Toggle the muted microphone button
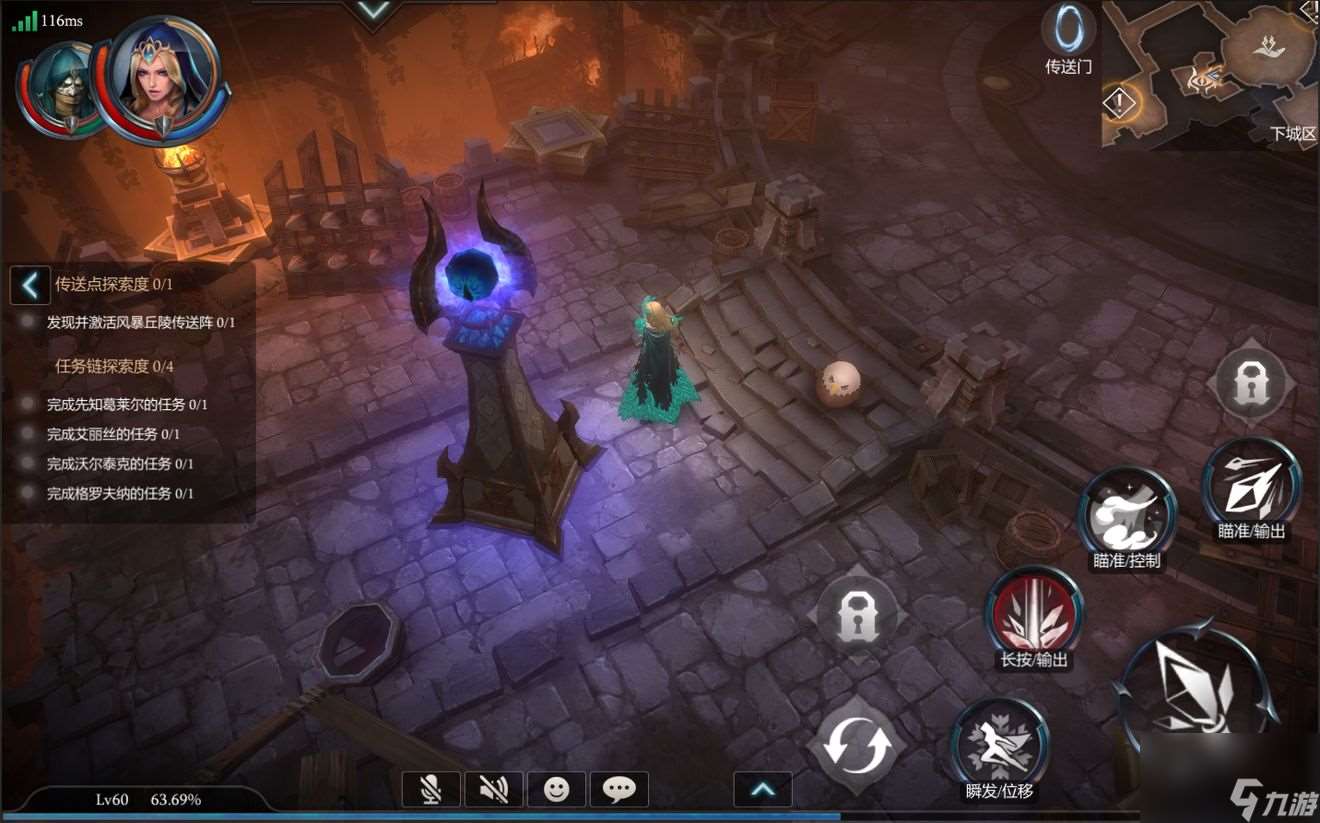Screen dimensions: 1320x823 pyautogui.click(x=431, y=790)
